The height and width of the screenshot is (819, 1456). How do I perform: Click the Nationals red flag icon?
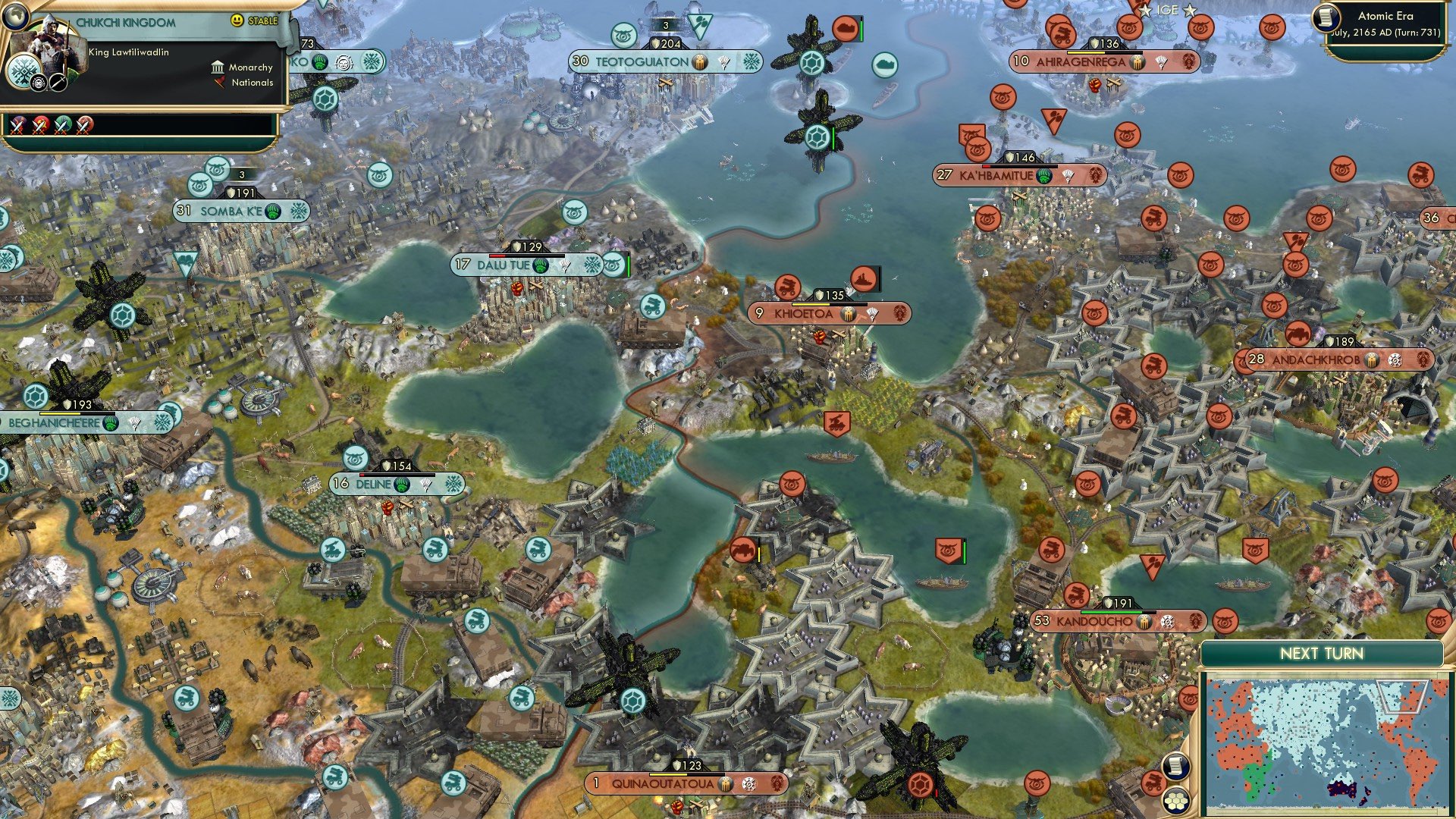218,83
